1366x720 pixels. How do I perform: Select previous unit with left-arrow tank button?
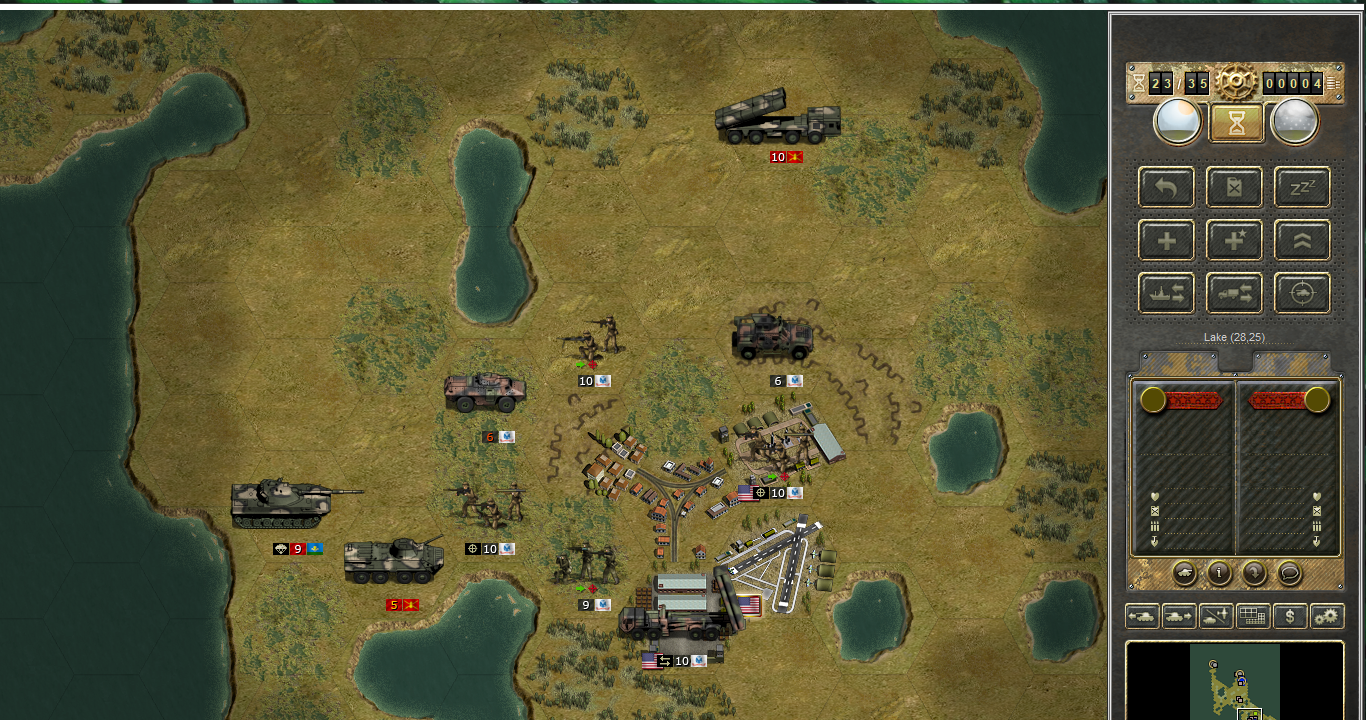[x=1142, y=616]
